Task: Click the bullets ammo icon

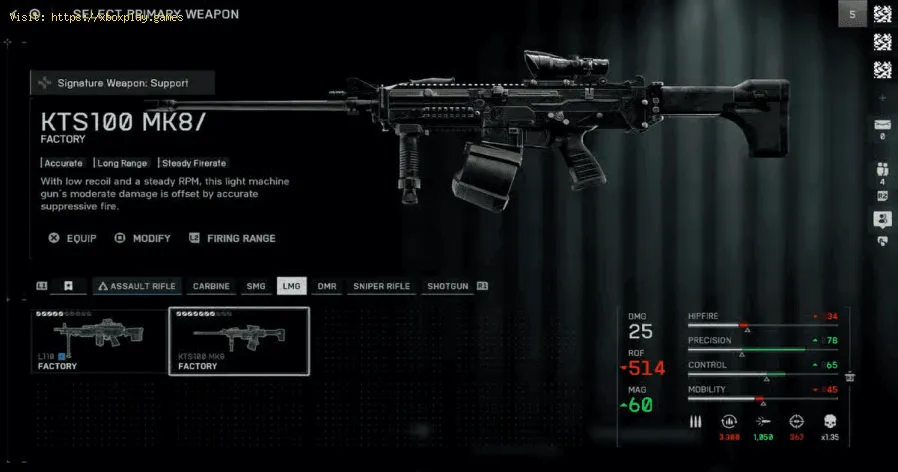Action: coord(696,422)
